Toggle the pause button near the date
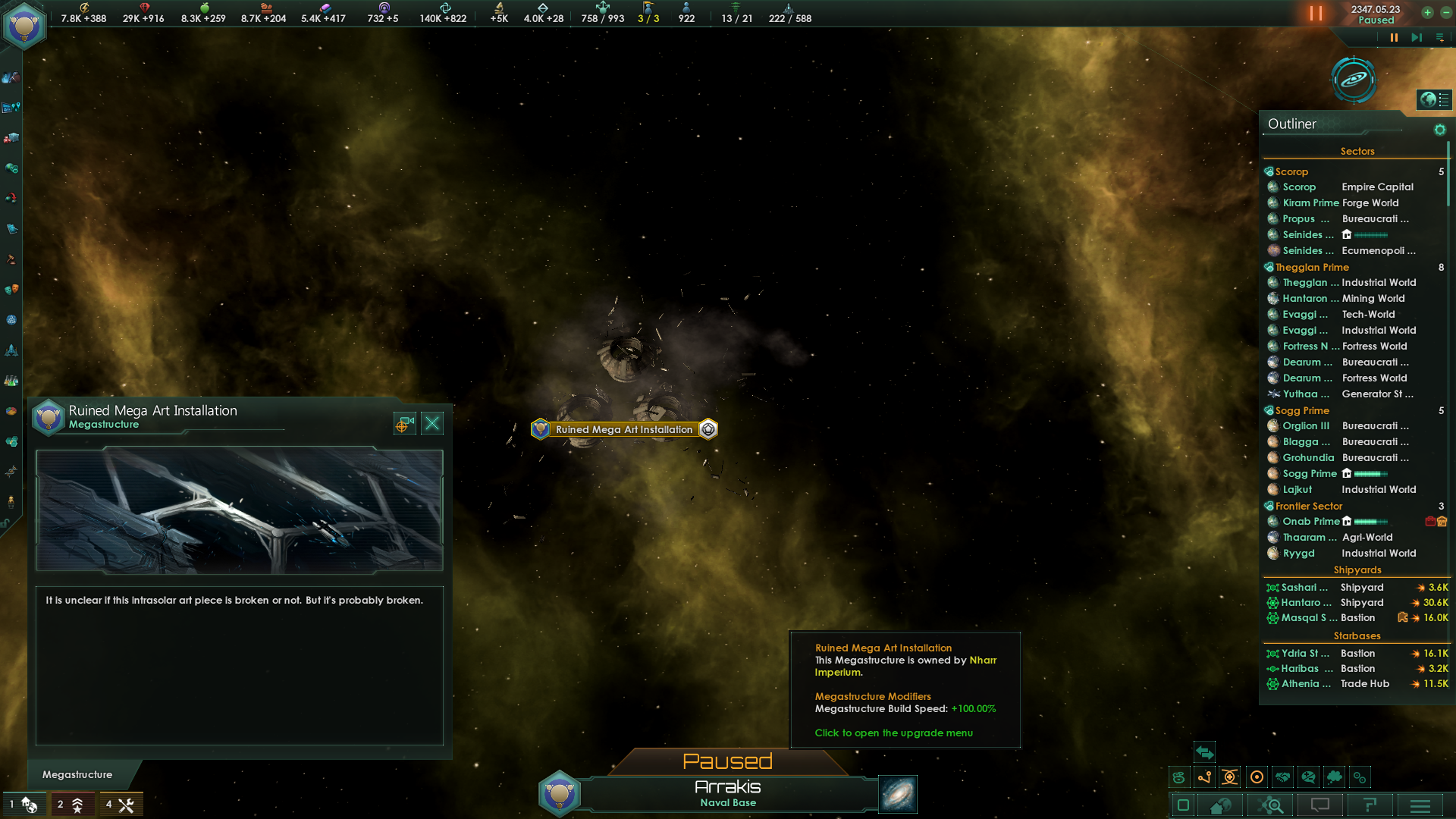The image size is (1456, 819). pyautogui.click(x=1316, y=14)
